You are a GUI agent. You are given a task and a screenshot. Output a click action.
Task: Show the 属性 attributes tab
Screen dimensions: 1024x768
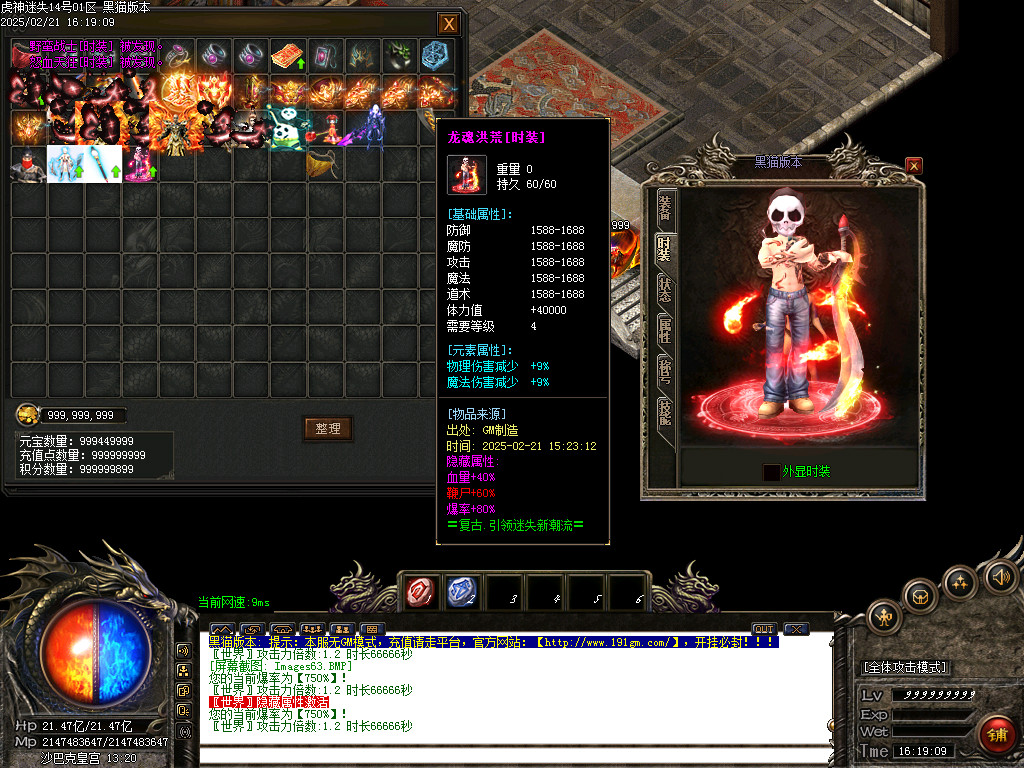[665, 330]
